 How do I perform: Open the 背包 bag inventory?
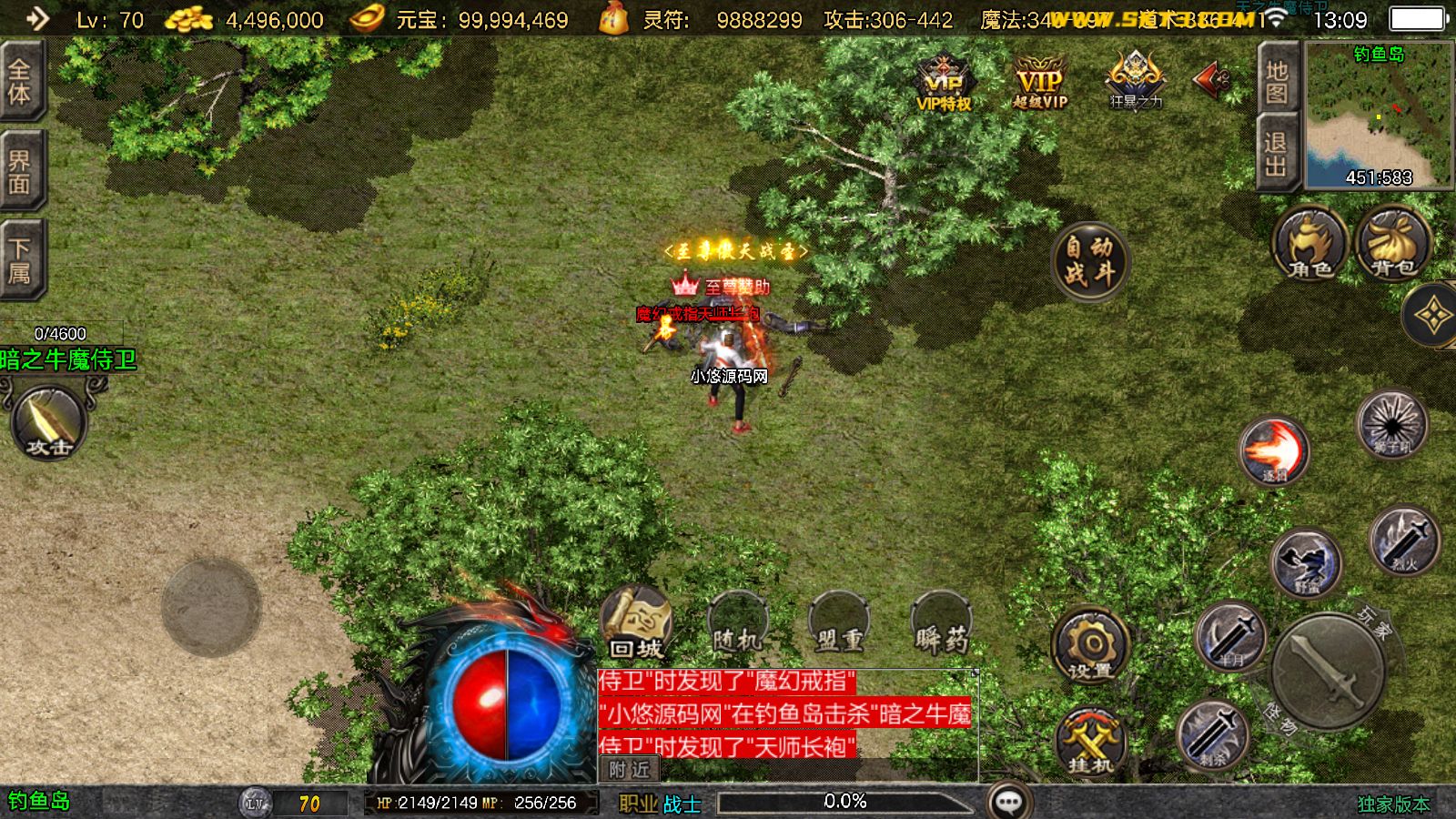[1393, 244]
